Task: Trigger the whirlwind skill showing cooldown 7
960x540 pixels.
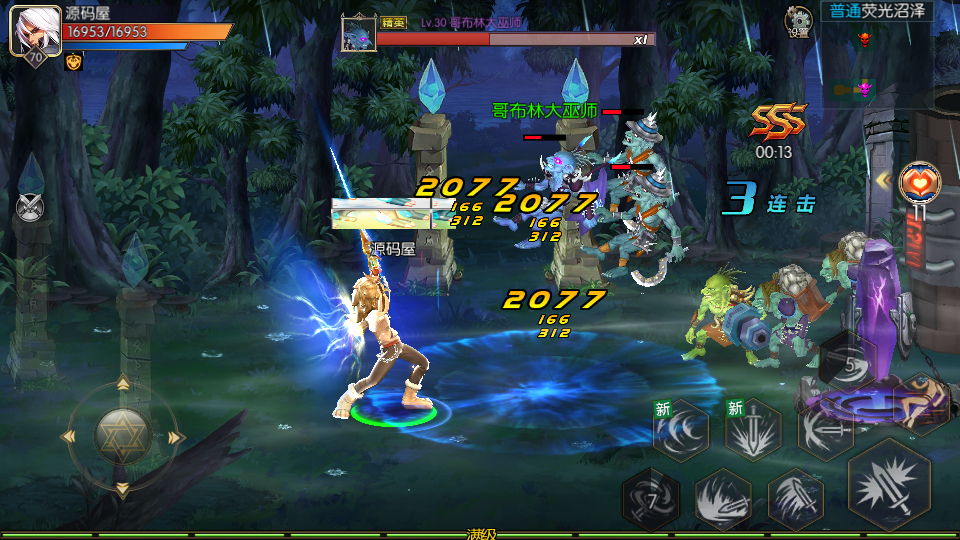Action: [650, 497]
